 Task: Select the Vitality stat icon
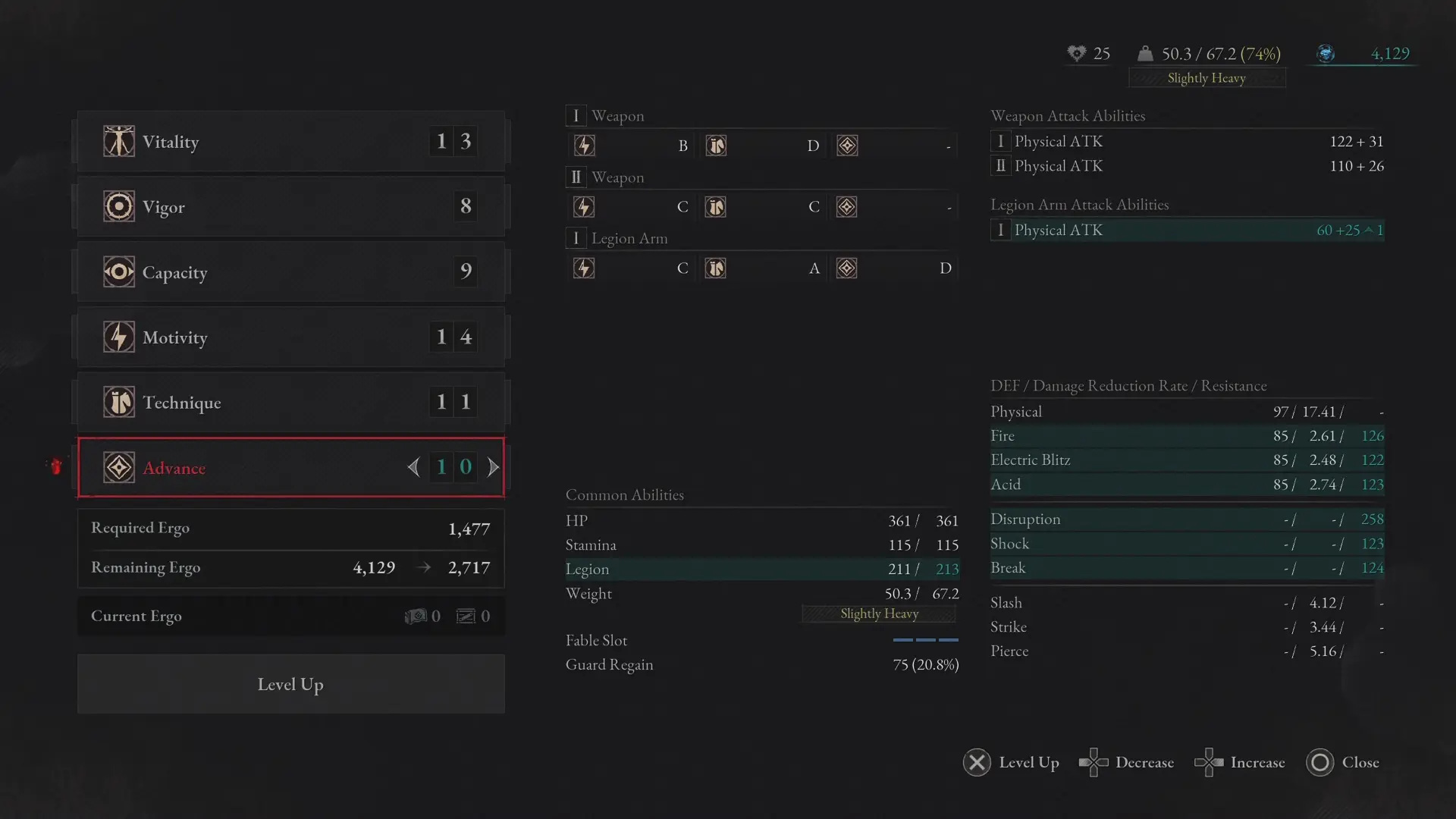coord(118,141)
